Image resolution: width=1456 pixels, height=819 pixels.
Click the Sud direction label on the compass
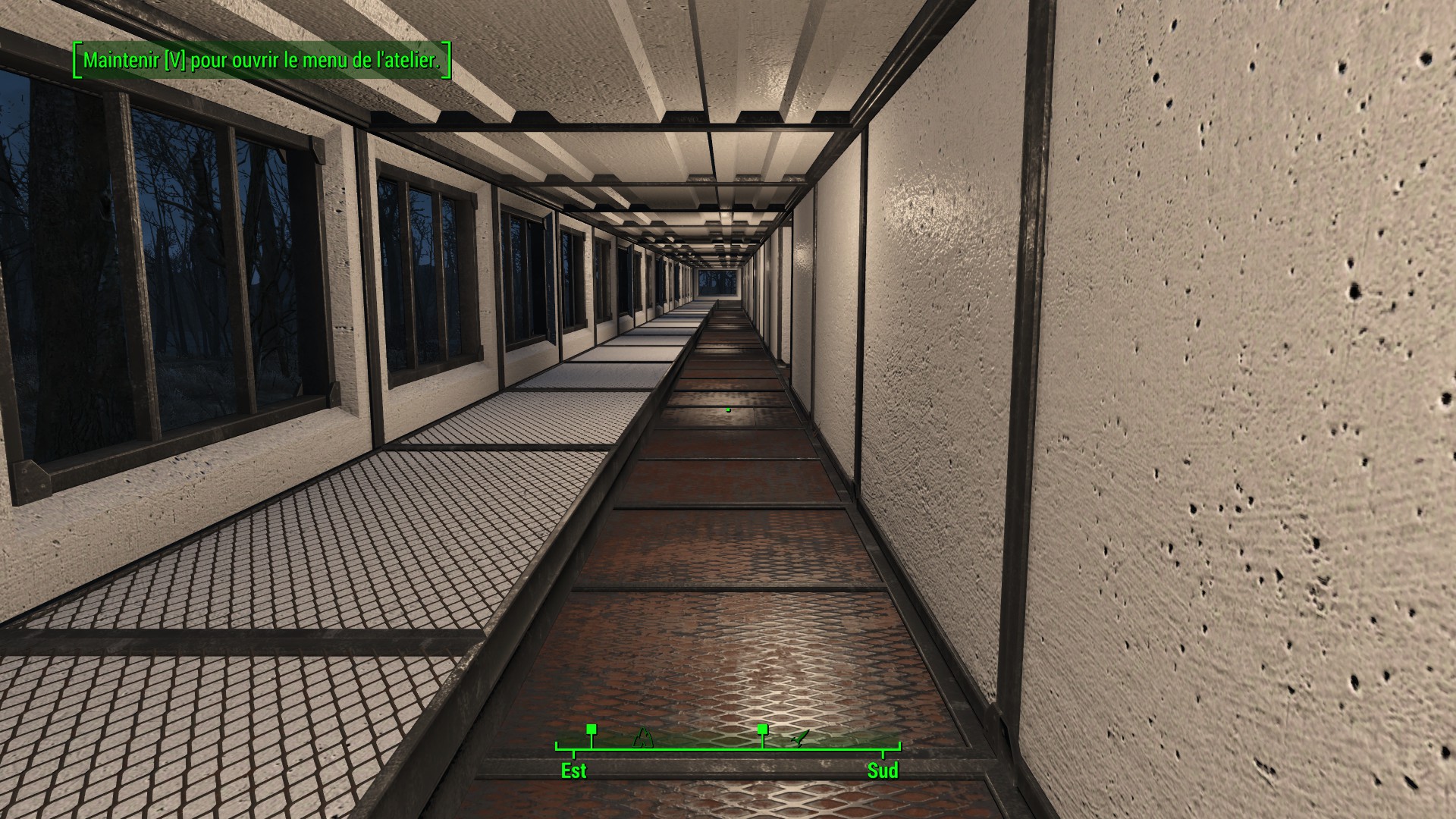(883, 771)
